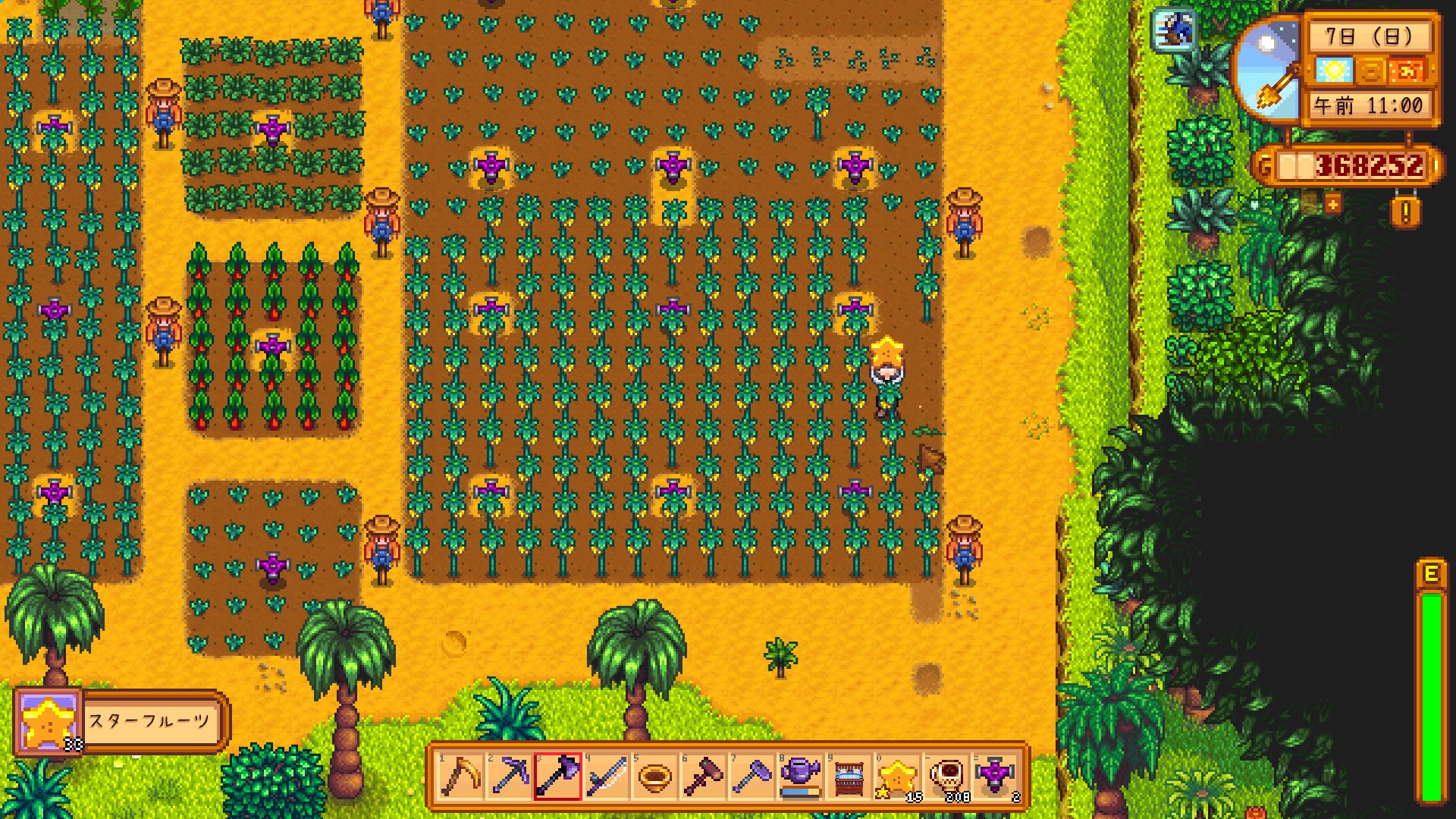Image resolution: width=1456 pixels, height=819 pixels.
Task: Select the coffee stack of 208
Action: point(946,777)
